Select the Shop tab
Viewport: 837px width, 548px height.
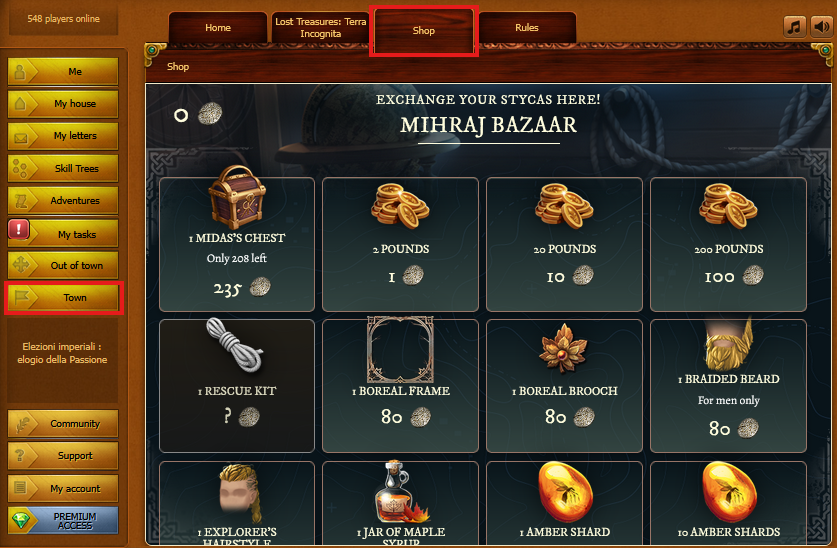(x=424, y=31)
